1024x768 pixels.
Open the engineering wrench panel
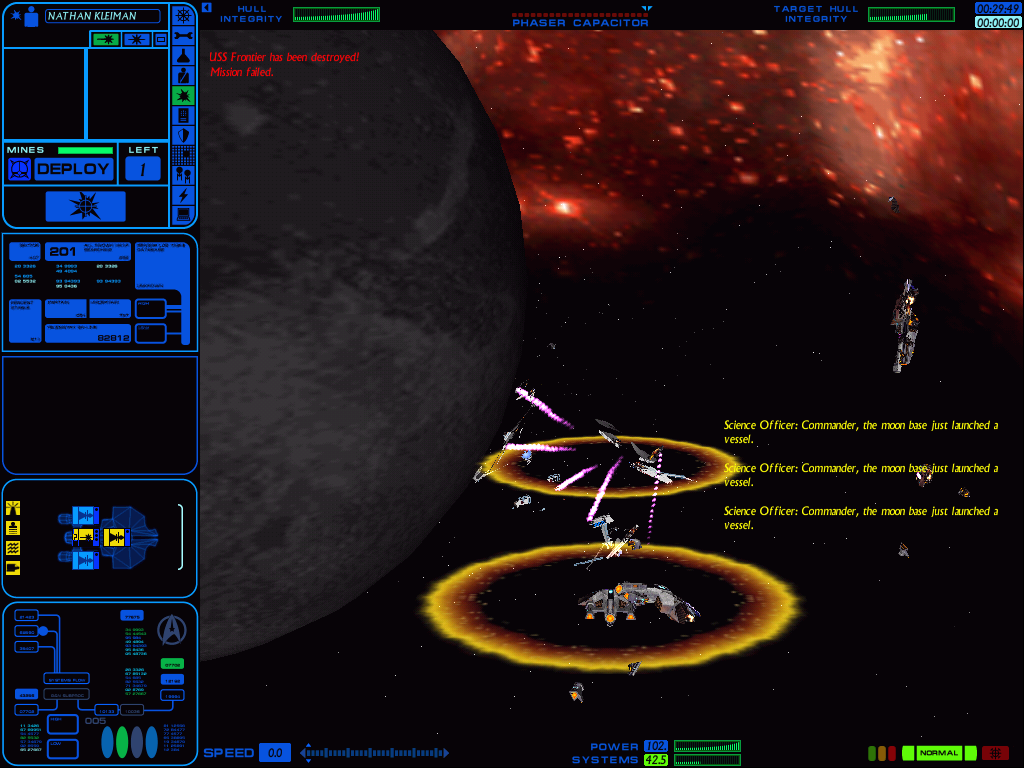[183, 36]
